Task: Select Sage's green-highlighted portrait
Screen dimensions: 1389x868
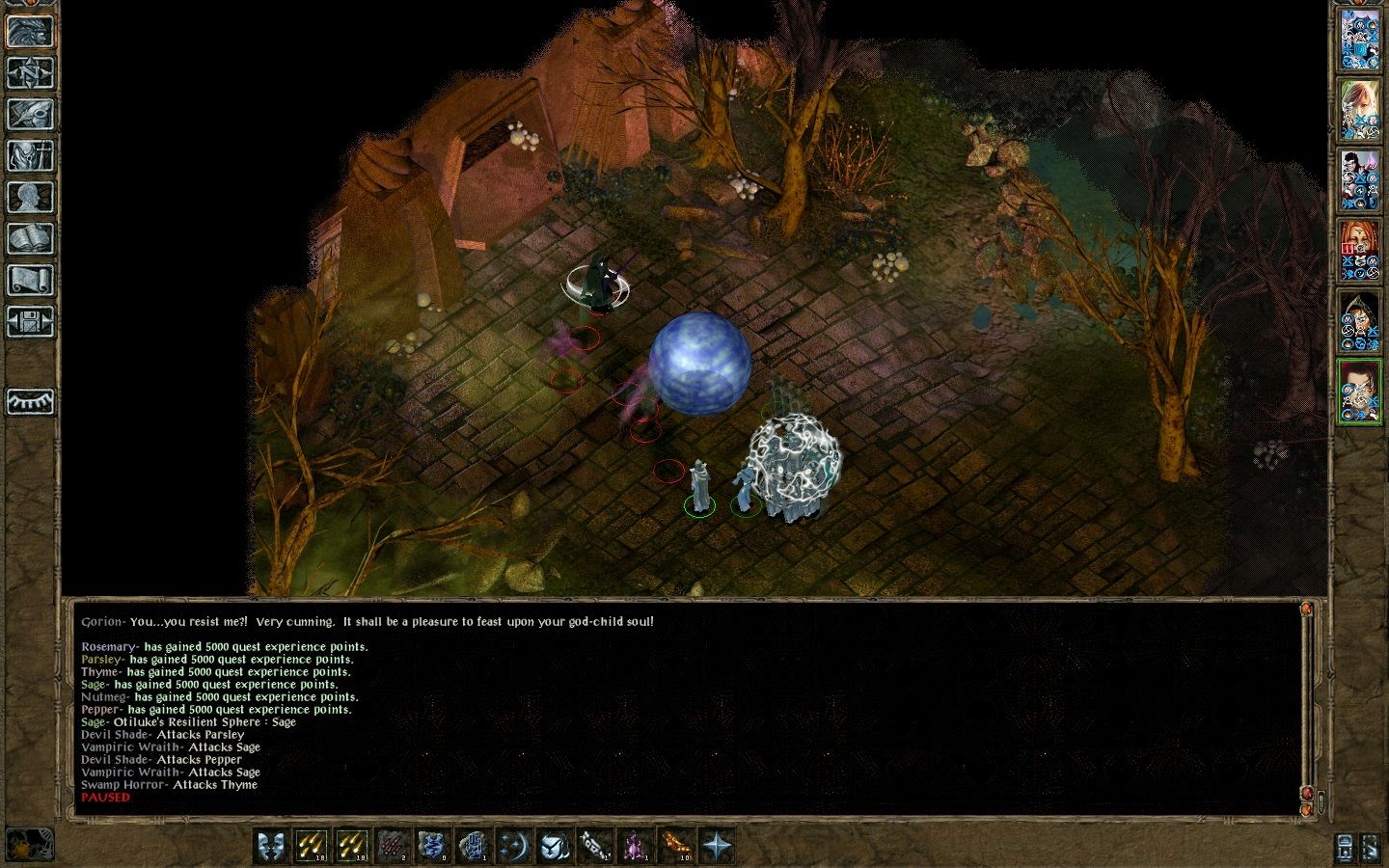Action: 1360,391
